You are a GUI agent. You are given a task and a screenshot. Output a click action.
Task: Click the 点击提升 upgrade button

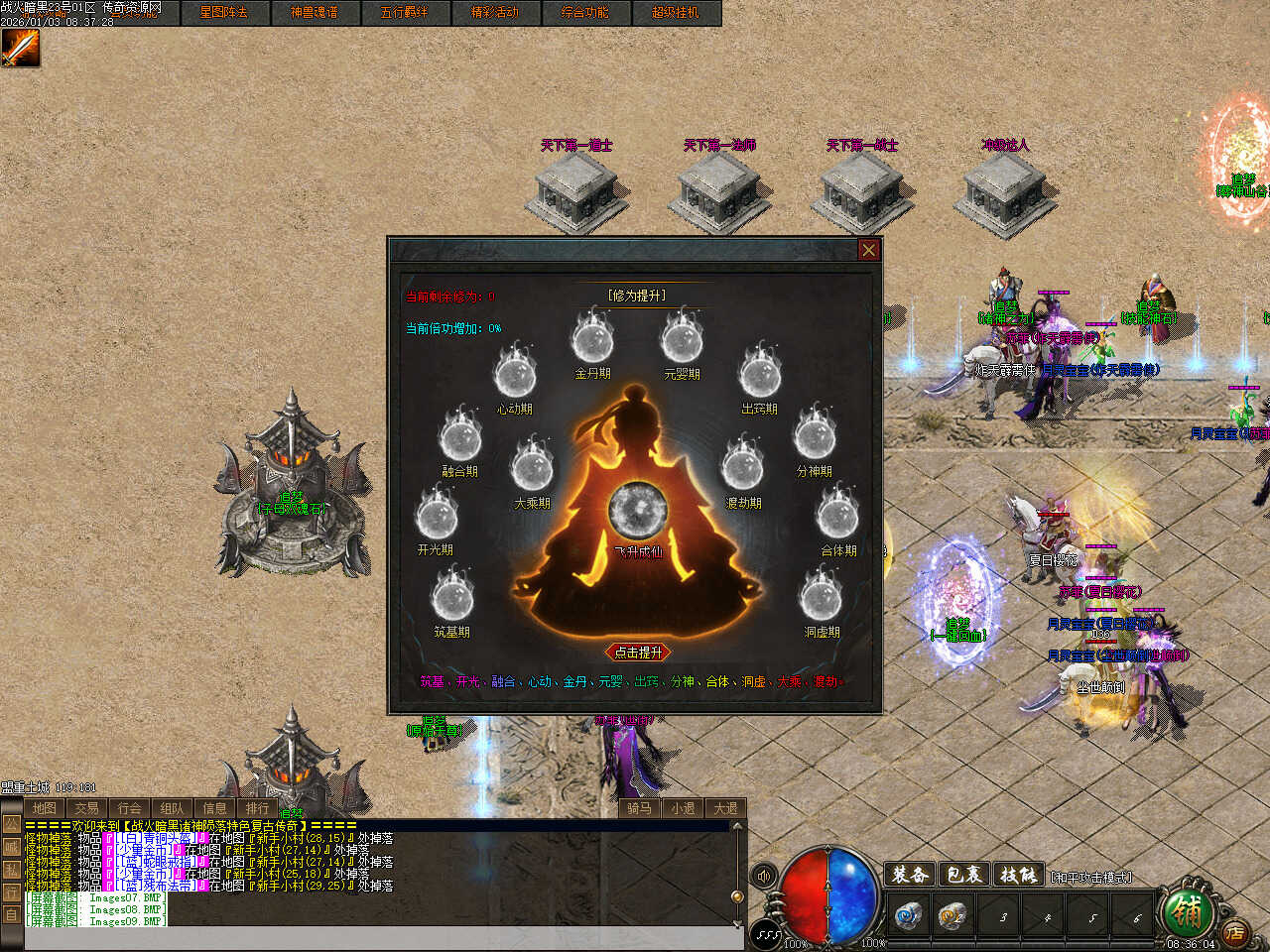click(x=638, y=653)
